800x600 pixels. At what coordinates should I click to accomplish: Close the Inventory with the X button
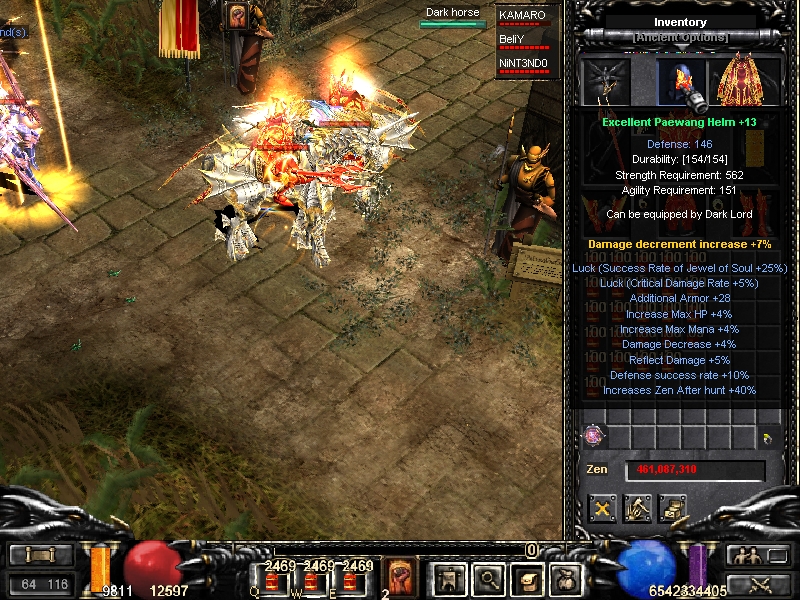[603, 508]
